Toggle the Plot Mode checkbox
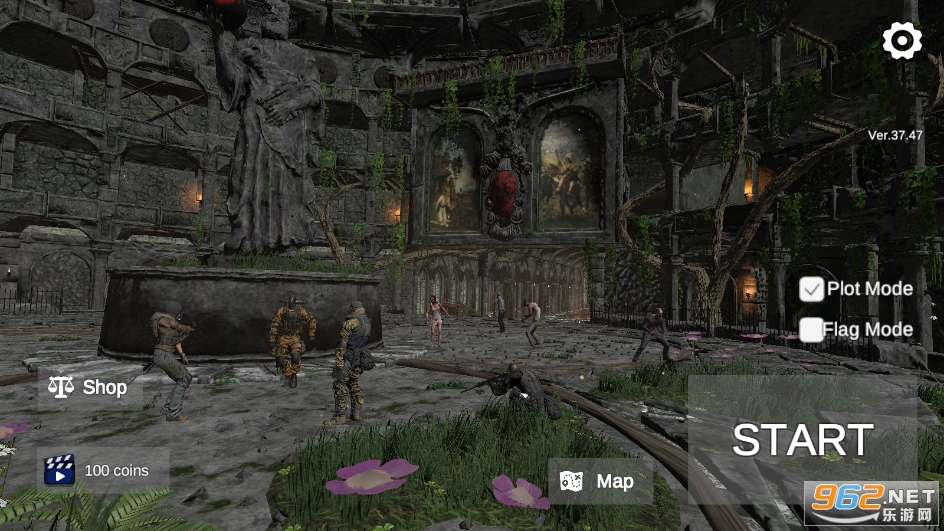The width and height of the screenshot is (944, 531). (x=811, y=289)
